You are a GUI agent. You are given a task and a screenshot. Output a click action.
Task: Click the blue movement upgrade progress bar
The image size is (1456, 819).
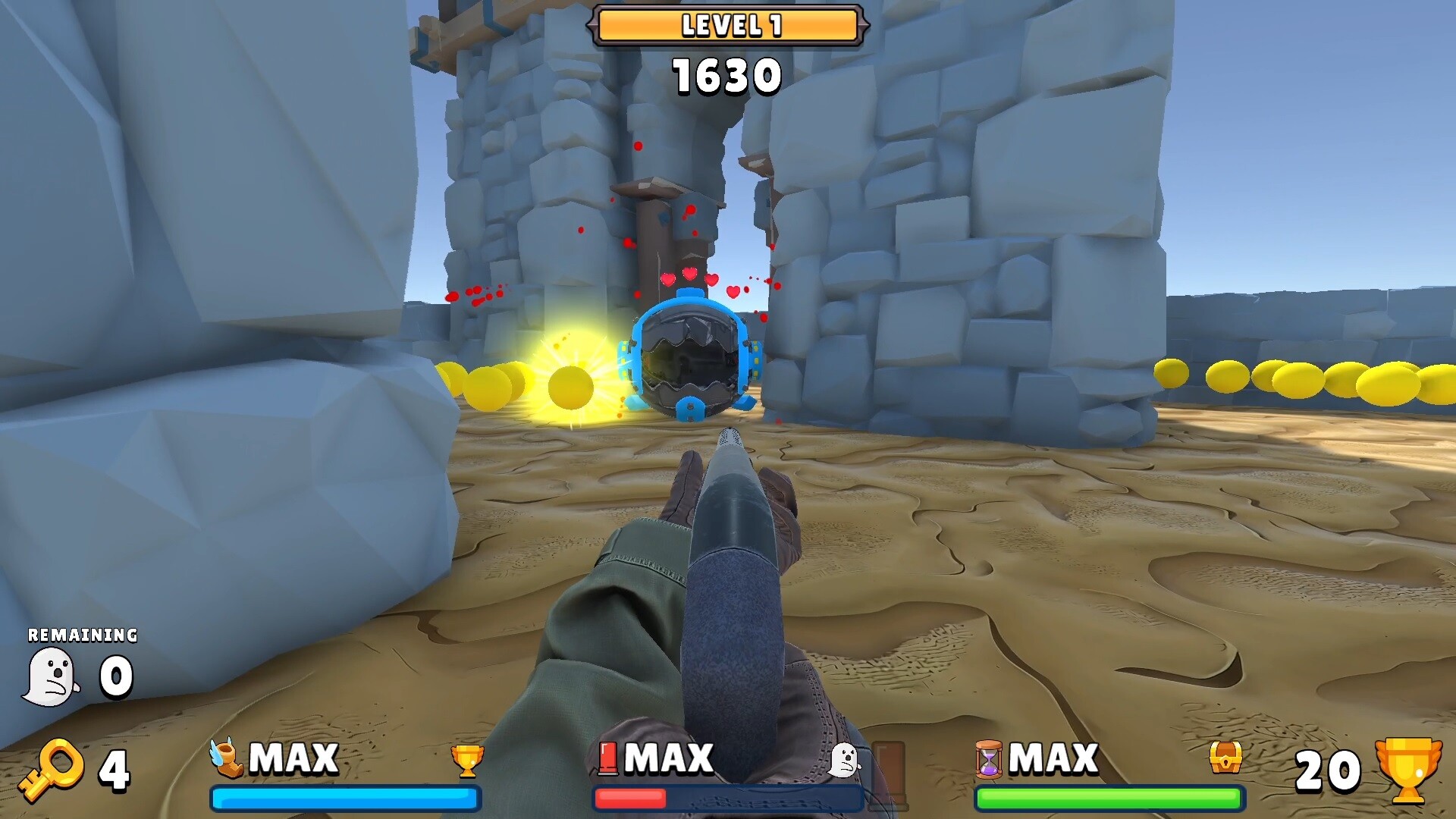point(345,798)
